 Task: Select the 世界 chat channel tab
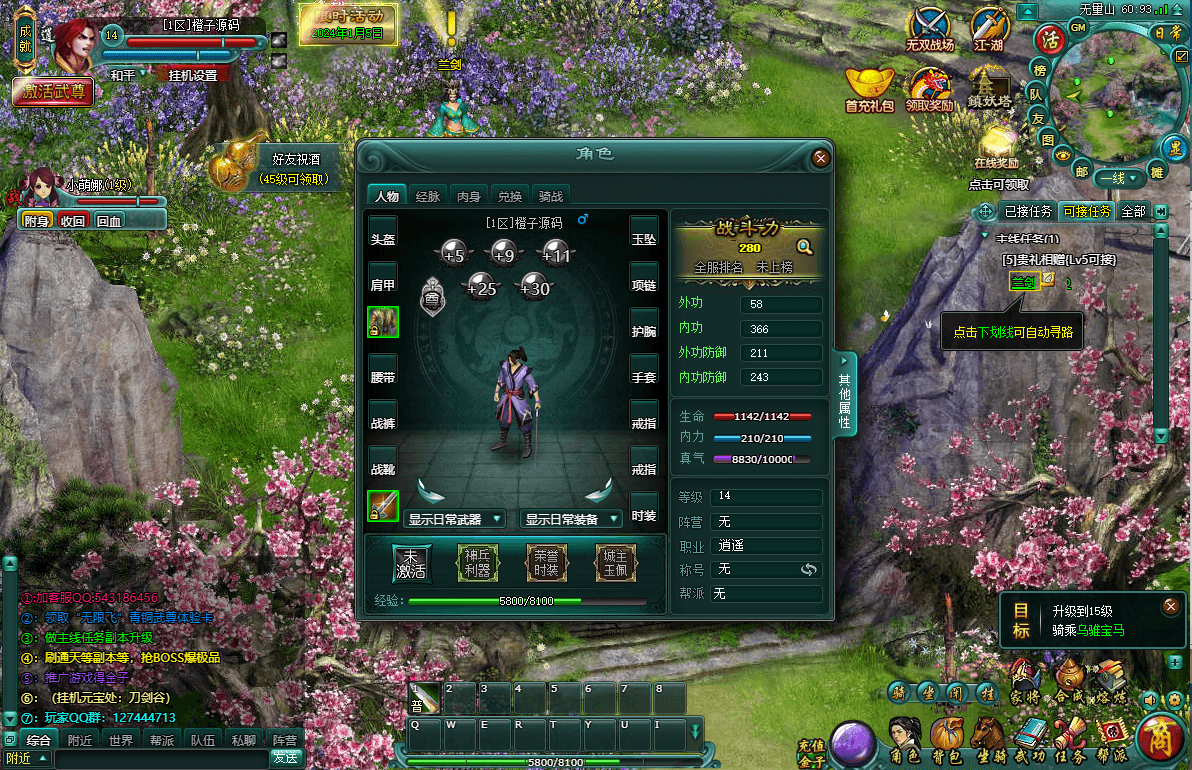tap(121, 741)
